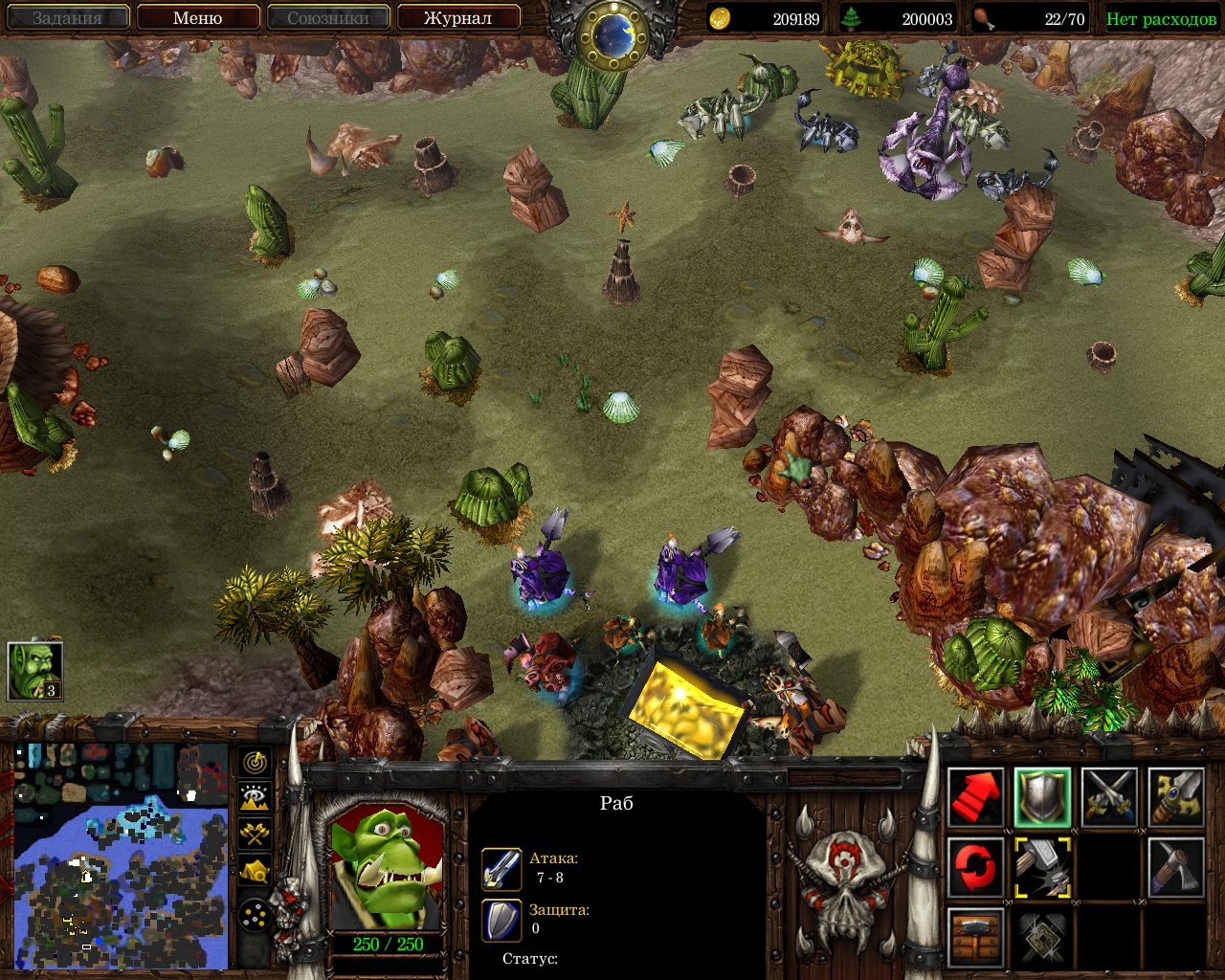Toggle the hammer repair ability

1043,867
